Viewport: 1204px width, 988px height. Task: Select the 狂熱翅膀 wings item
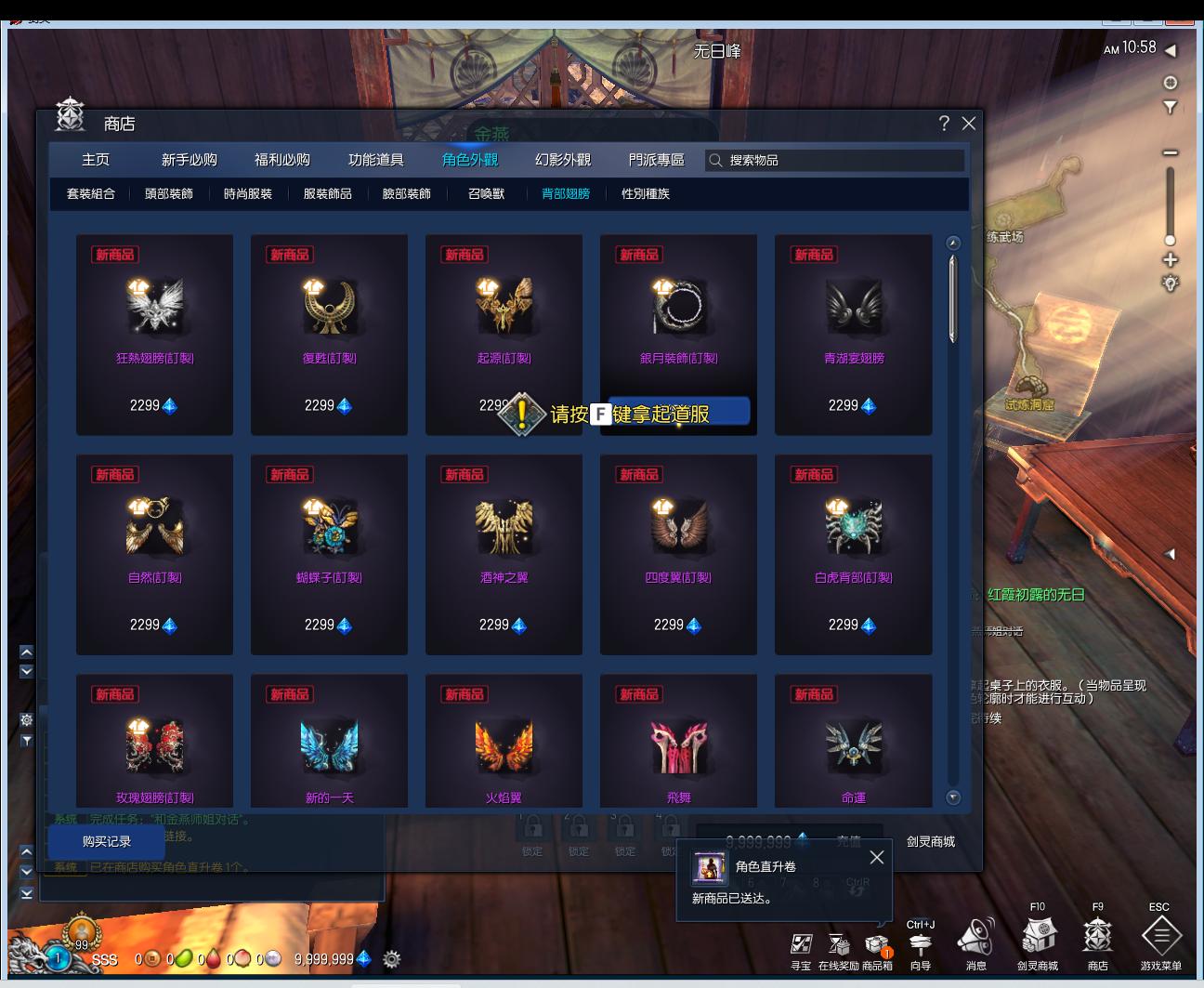[x=155, y=335]
